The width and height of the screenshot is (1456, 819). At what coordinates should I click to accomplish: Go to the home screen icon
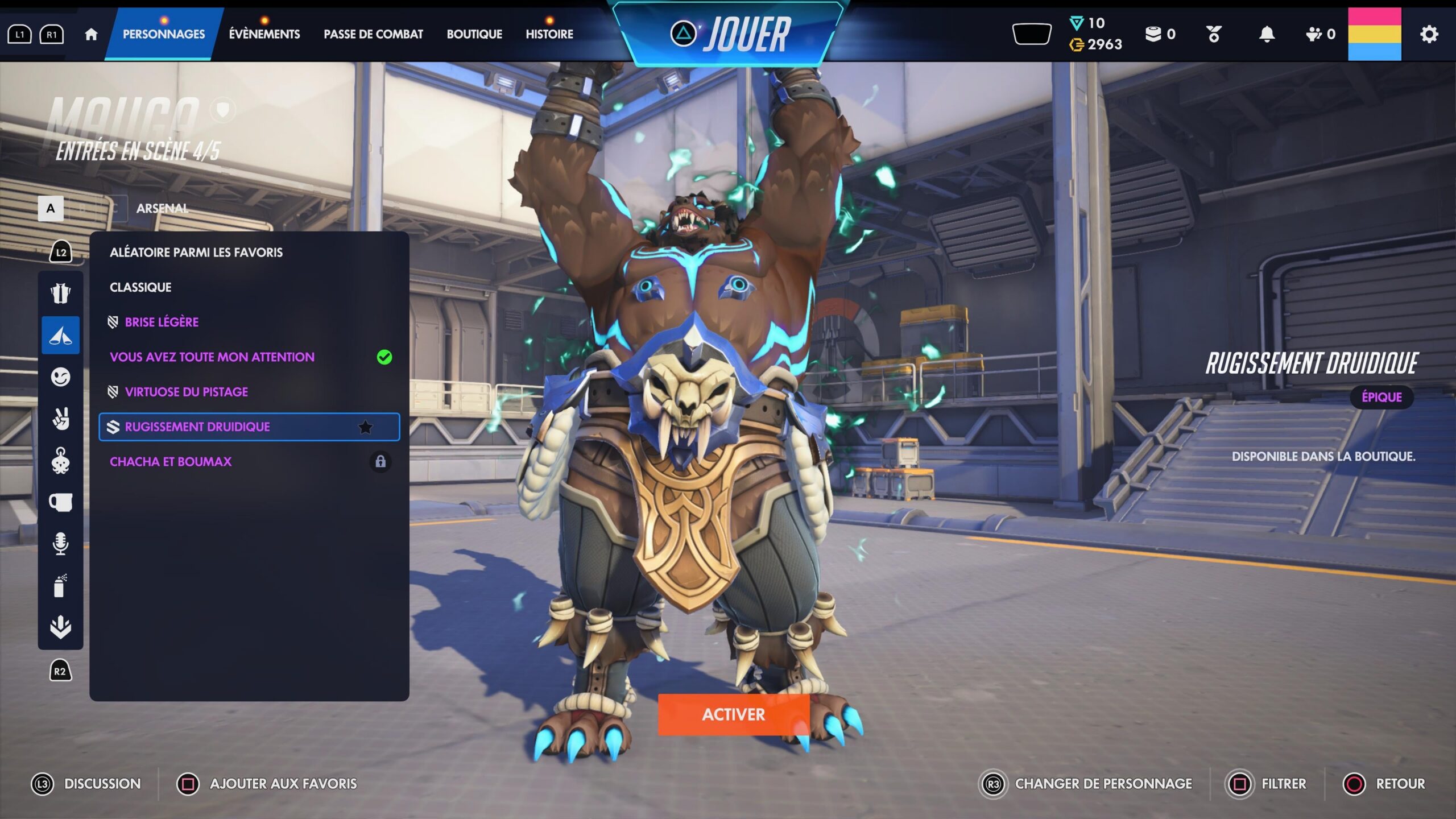pyautogui.click(x=91, y=35)
